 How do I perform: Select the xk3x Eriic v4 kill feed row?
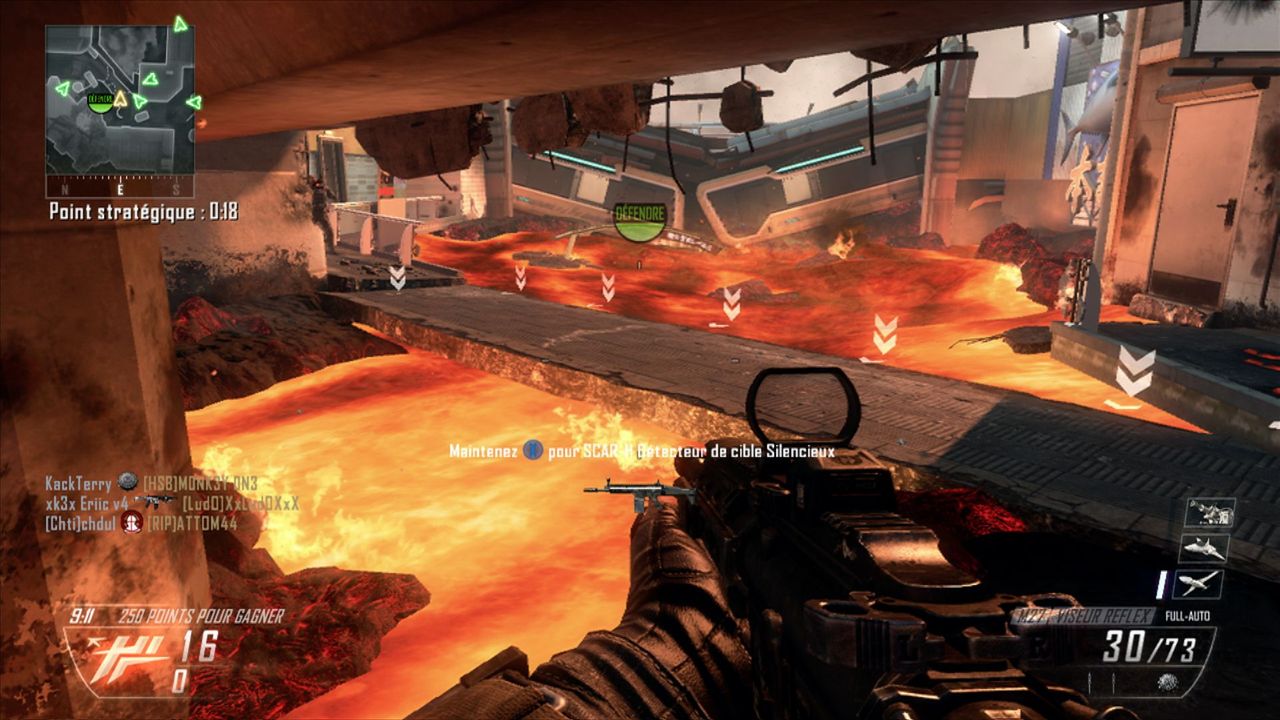tap(172, 502)
